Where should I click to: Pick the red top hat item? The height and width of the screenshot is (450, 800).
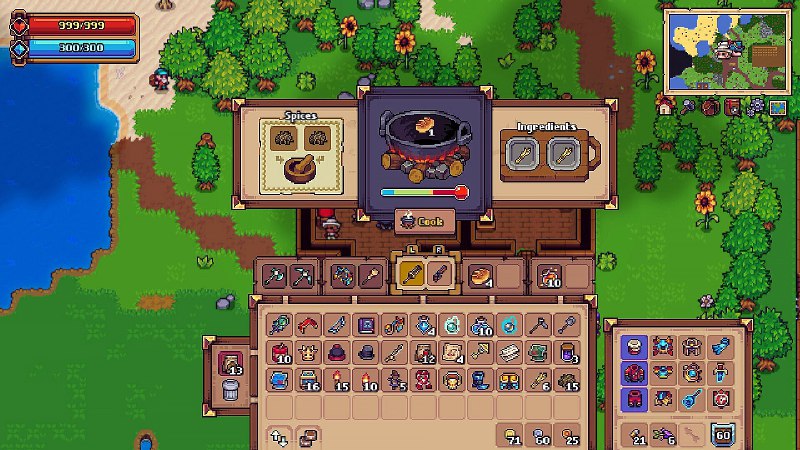coord(337,352)
